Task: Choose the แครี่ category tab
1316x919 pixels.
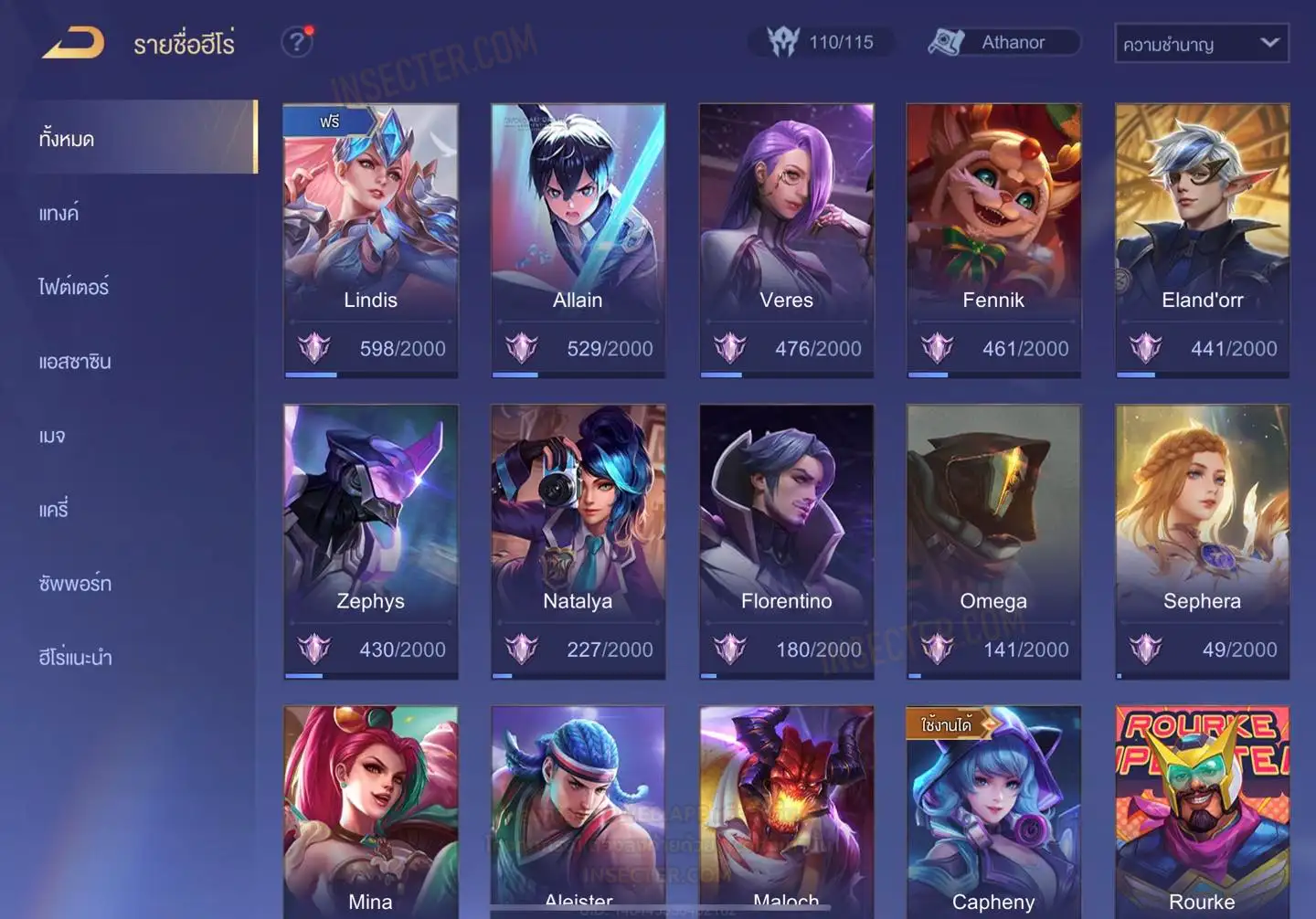Action: coord(54,510)
